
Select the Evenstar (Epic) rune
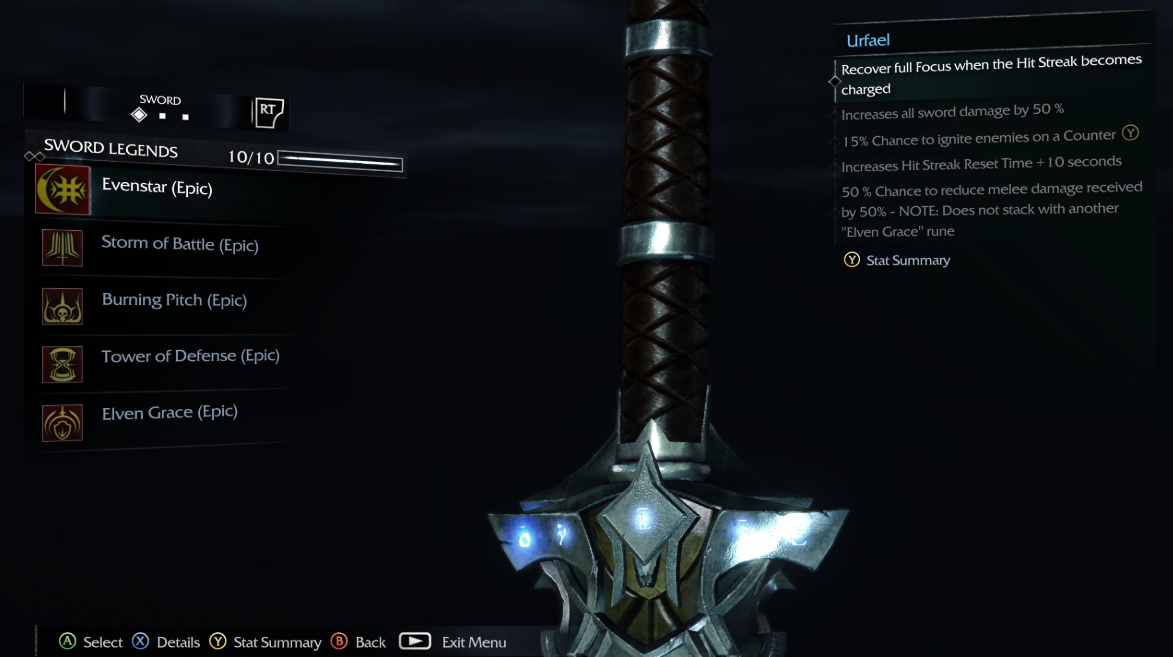(x=157, y=188)
